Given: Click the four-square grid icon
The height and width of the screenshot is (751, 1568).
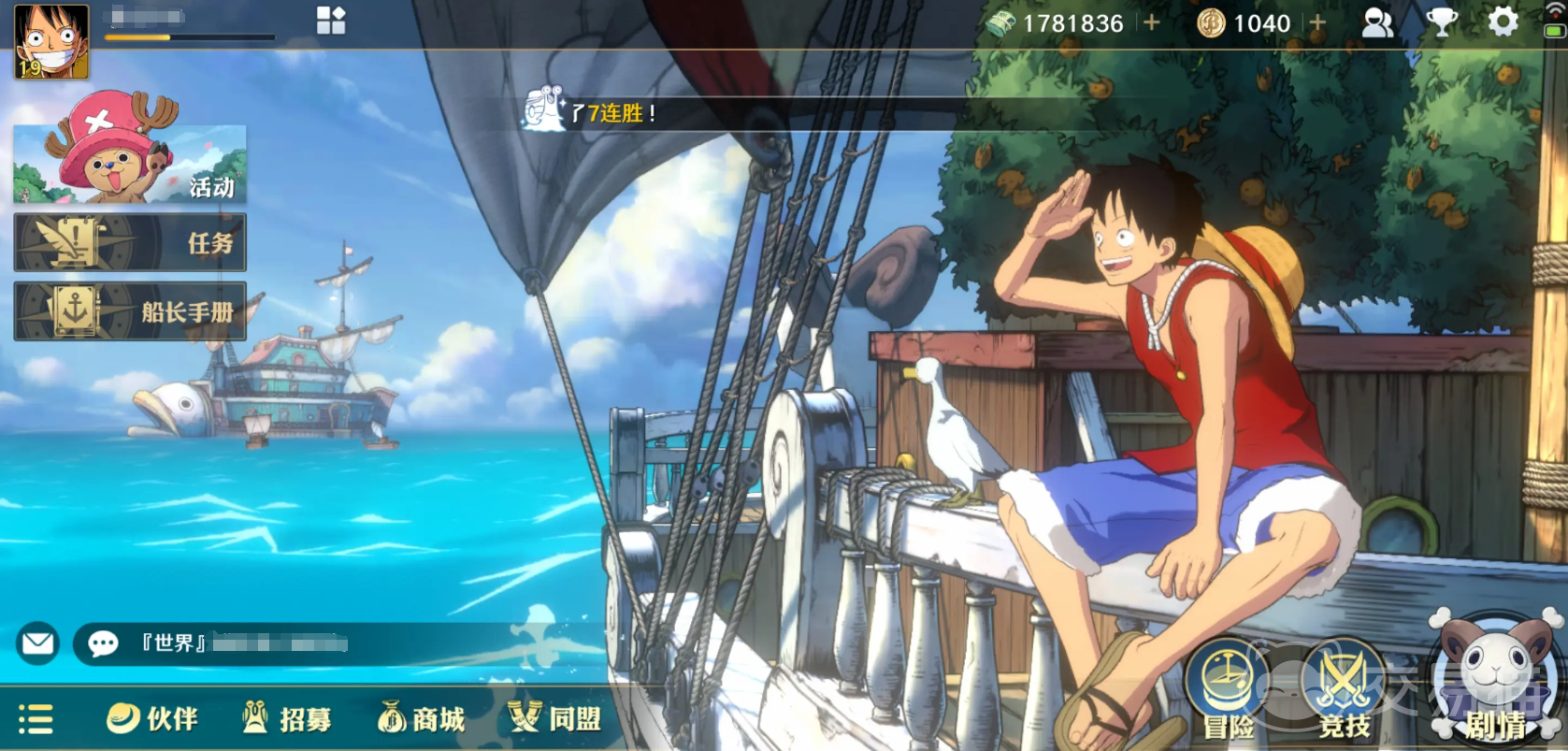Looking at the screenshot, I should [x=331, y=21].
